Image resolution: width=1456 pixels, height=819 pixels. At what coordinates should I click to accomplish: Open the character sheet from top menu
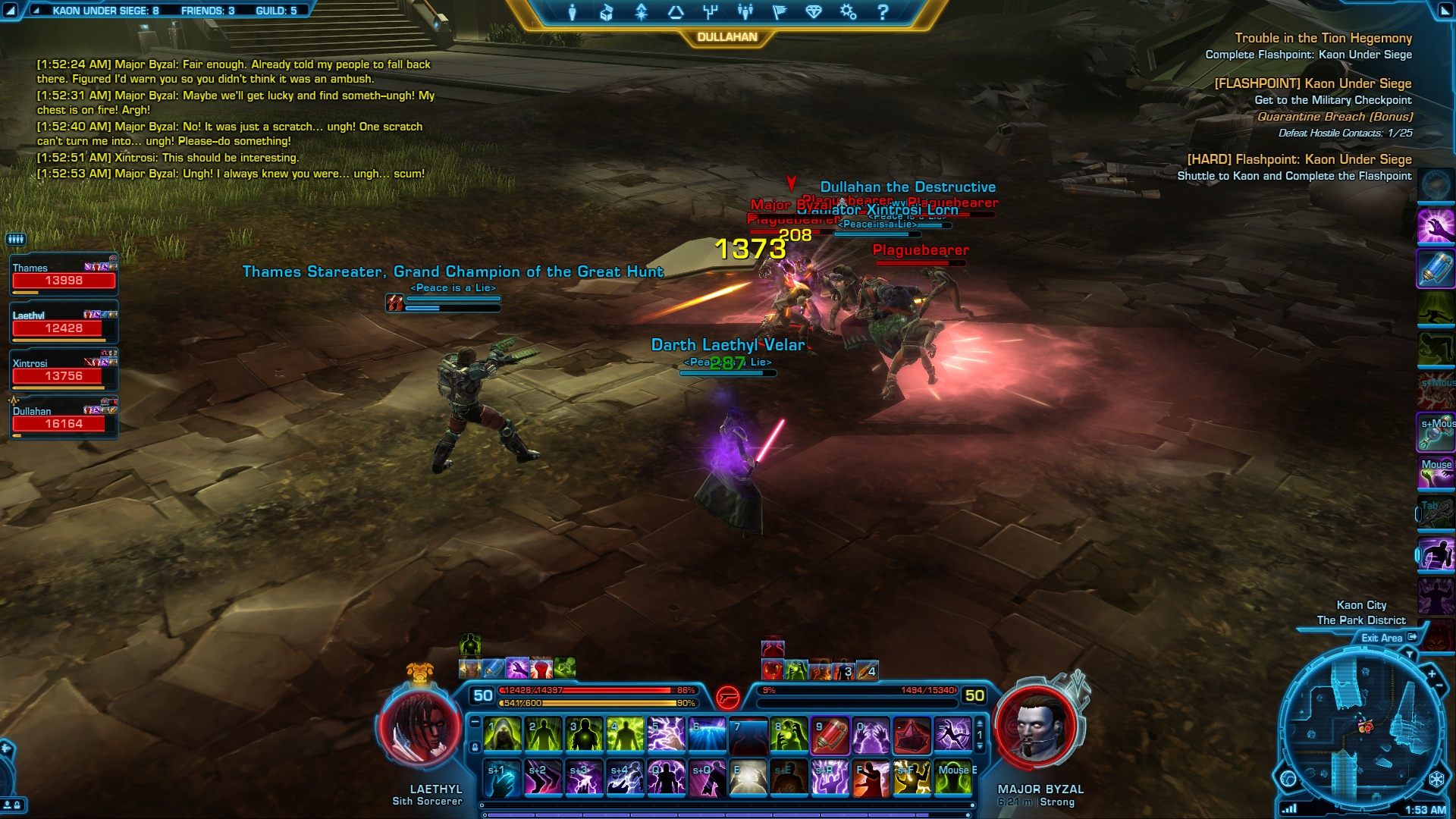(573, 12)
